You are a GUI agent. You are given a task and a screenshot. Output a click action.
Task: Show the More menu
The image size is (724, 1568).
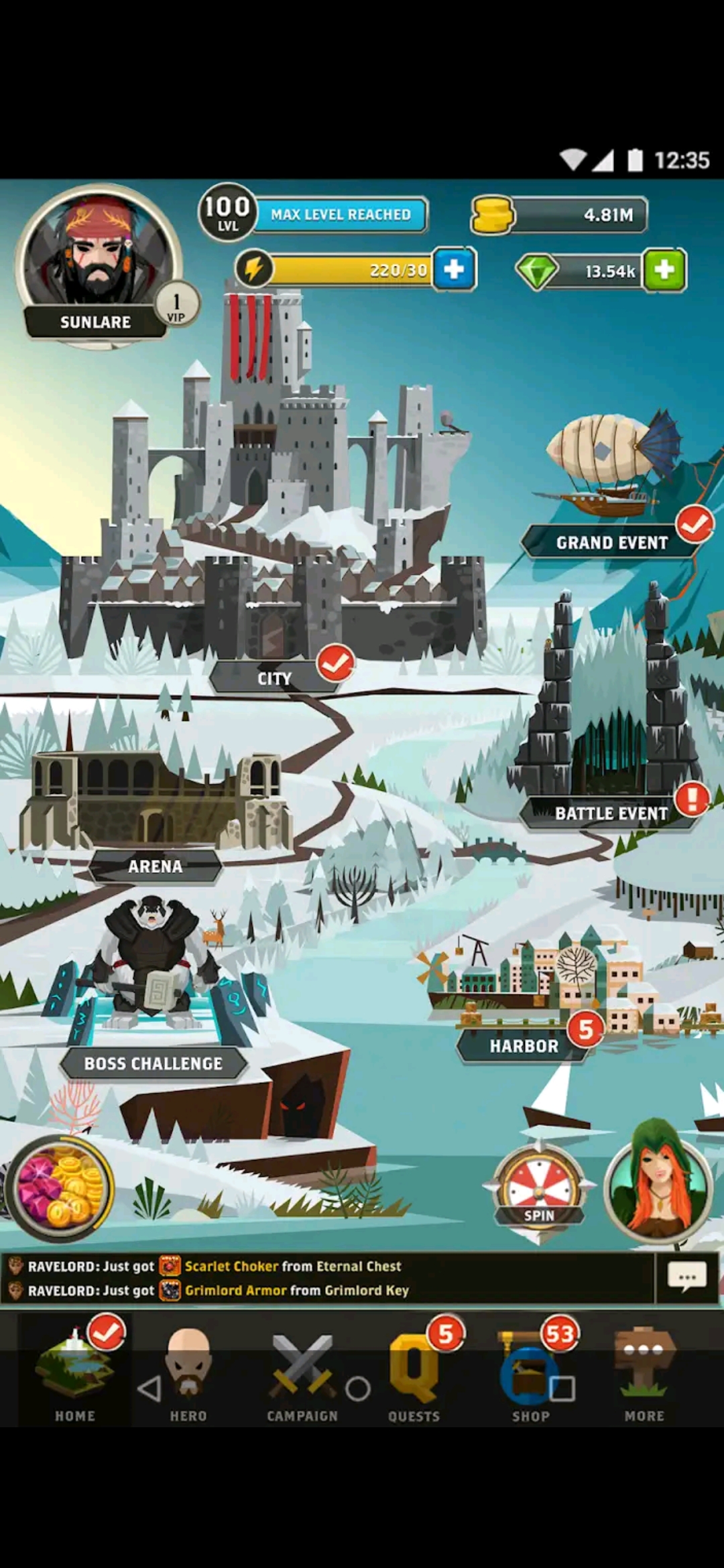(x=644, y=1374)
